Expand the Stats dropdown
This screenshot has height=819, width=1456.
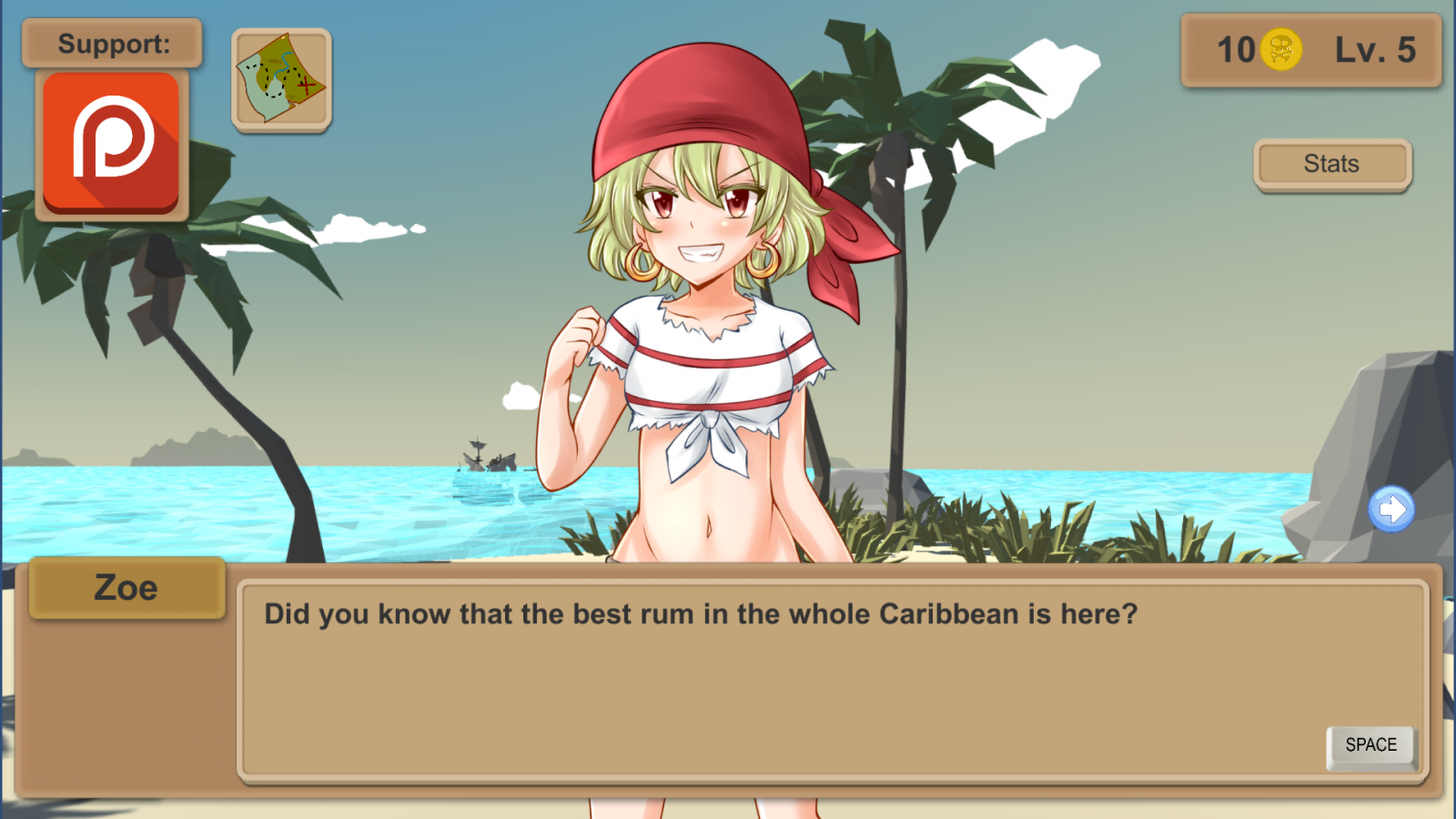click(1331, 164)
